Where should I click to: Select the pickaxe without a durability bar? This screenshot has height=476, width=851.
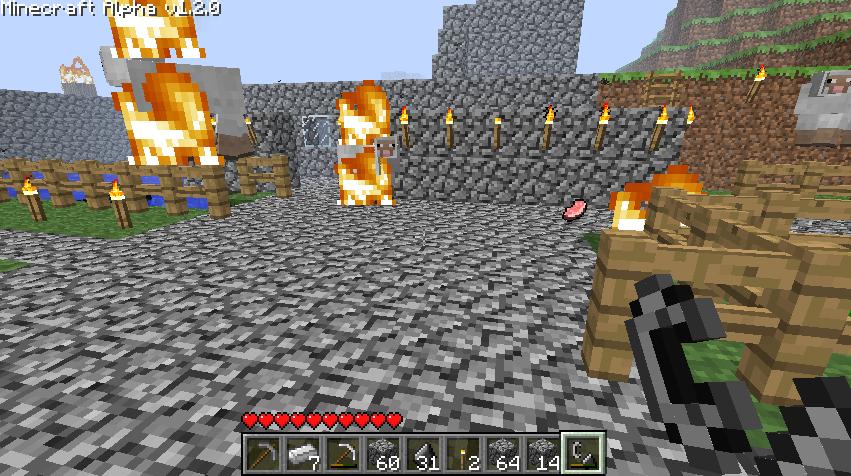(263, 453)
